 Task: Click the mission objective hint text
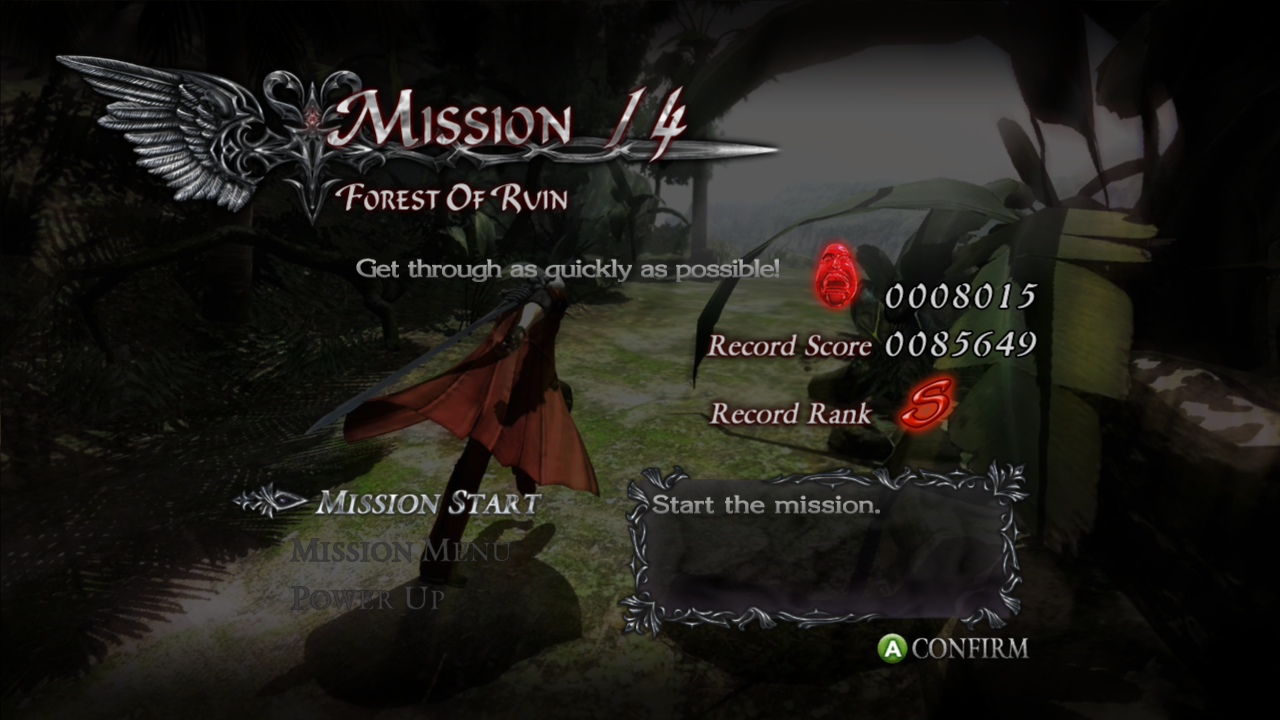(x=570, y=267)
